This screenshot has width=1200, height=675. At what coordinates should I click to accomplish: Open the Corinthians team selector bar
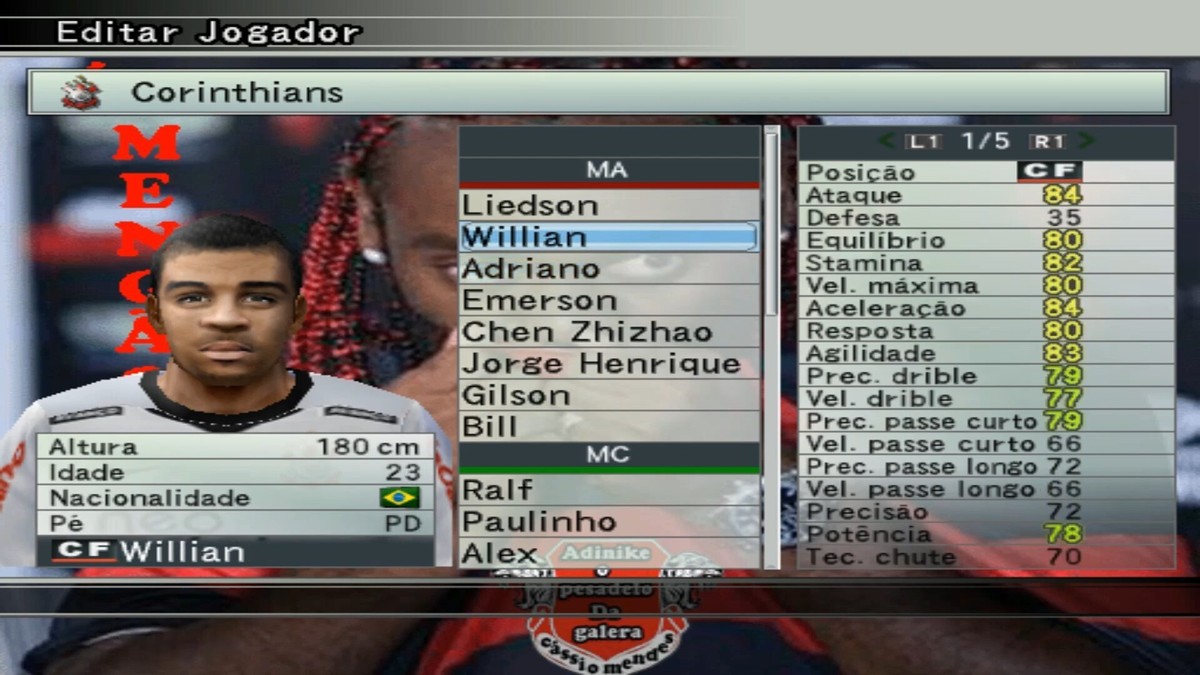(598, 92)
